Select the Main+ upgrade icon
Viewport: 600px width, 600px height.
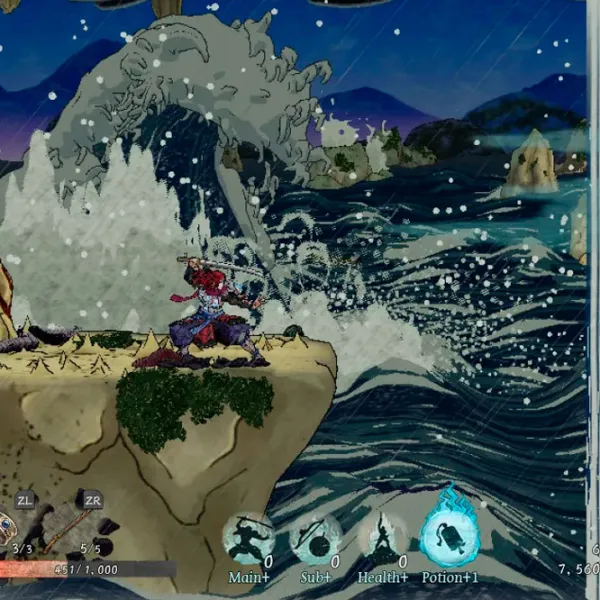click(248, 541)
